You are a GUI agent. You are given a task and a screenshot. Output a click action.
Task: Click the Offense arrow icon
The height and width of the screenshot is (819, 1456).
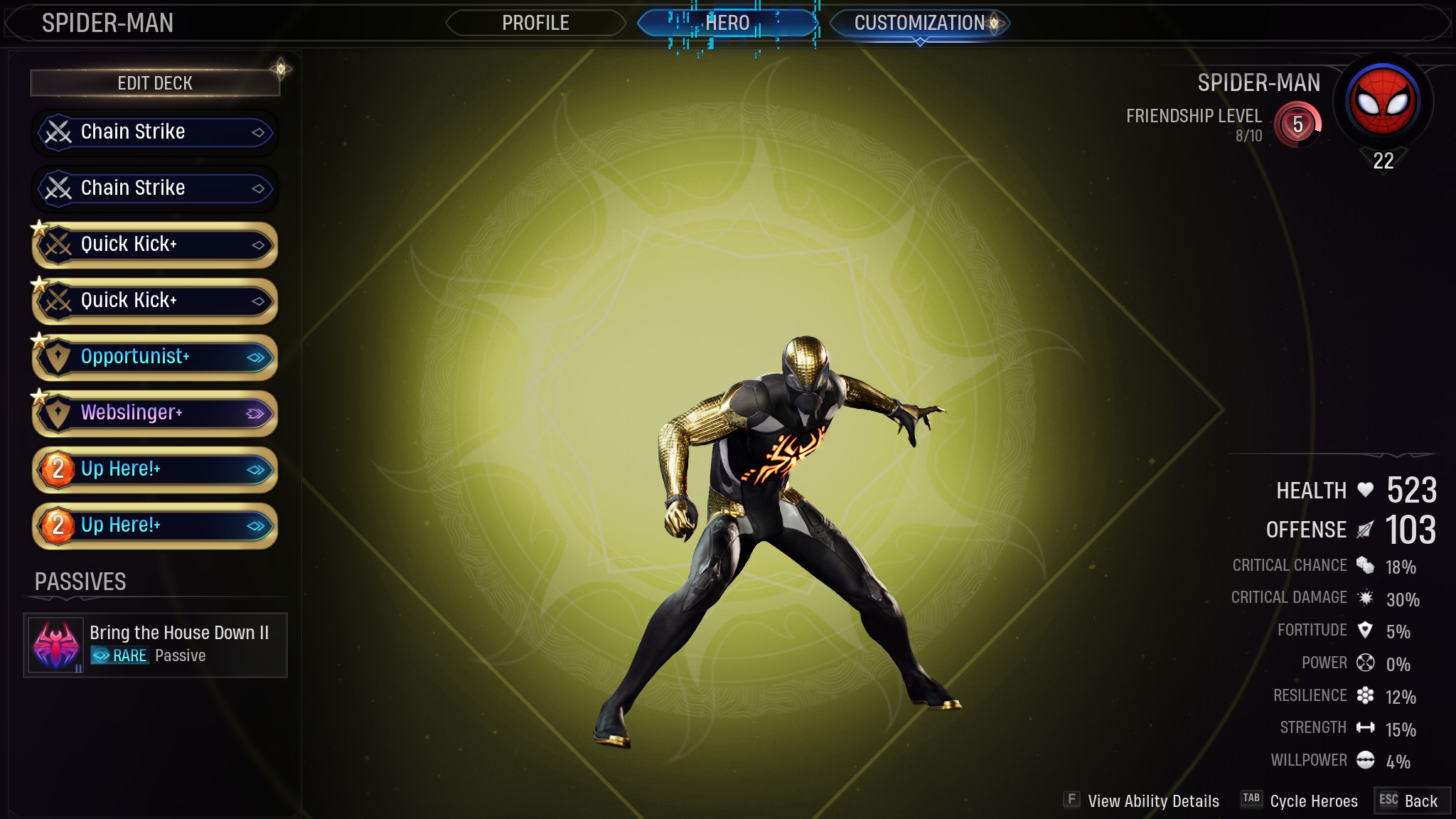1365,529
